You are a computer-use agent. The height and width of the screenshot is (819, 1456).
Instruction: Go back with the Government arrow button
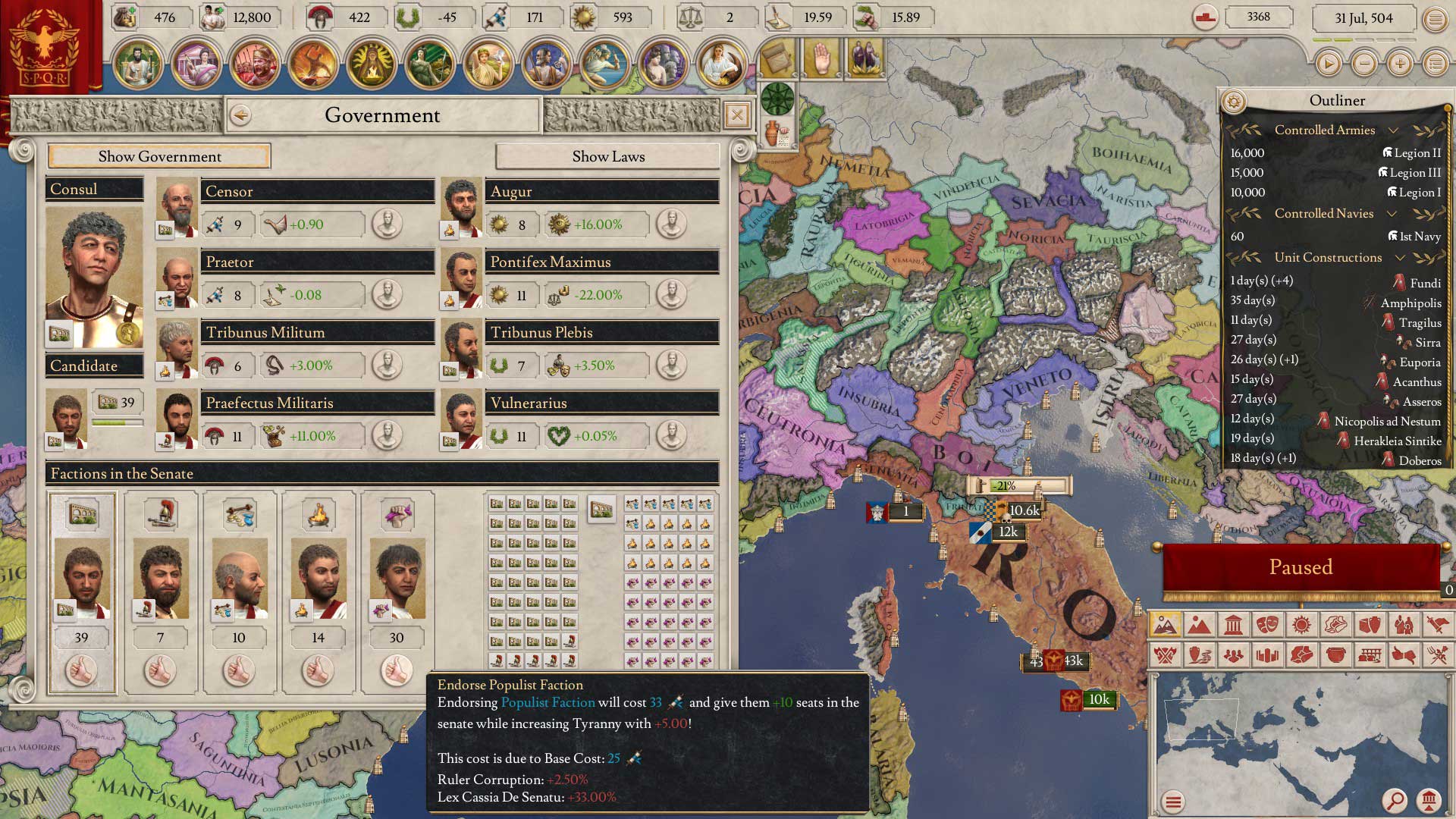[240, 115]
